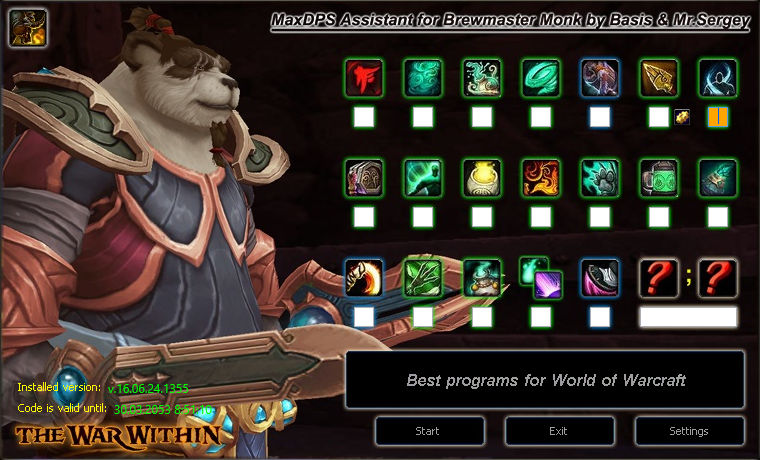
Task: Click the Best programs for World of Warcraft banner
Action: click(545, 380)
